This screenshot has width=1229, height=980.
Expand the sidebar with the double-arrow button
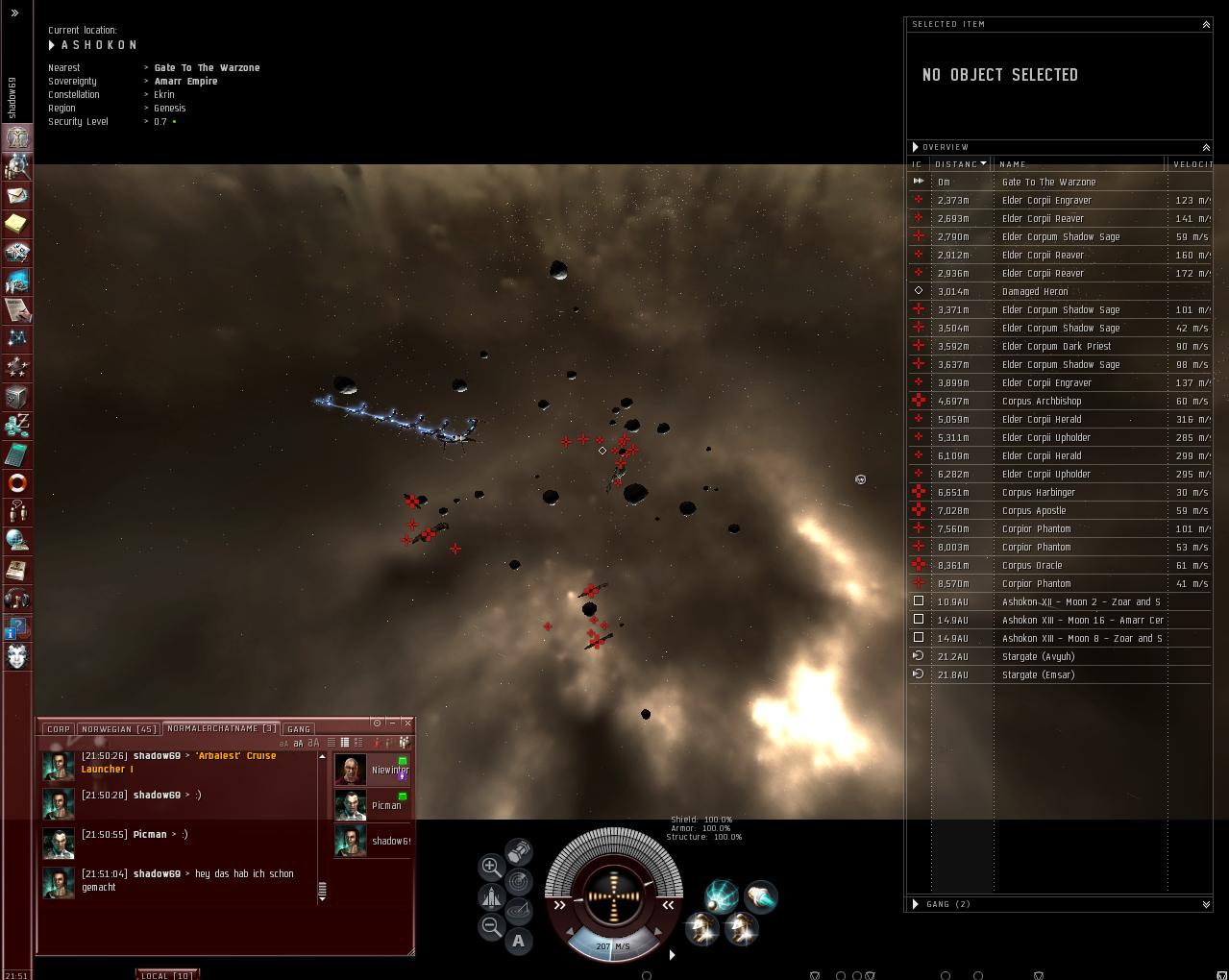pos(14,13)
